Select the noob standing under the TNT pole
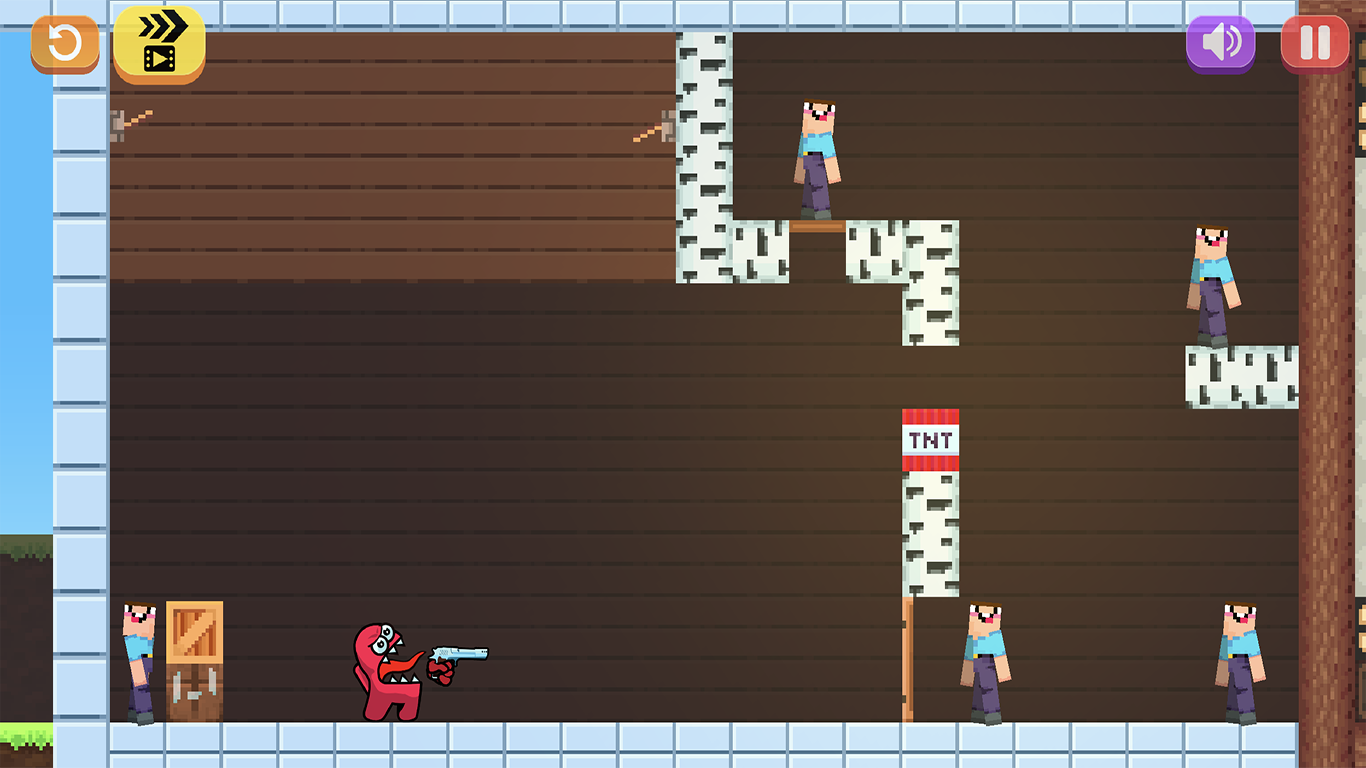Viewport: 1366px width, 768px height. [985, 660]
